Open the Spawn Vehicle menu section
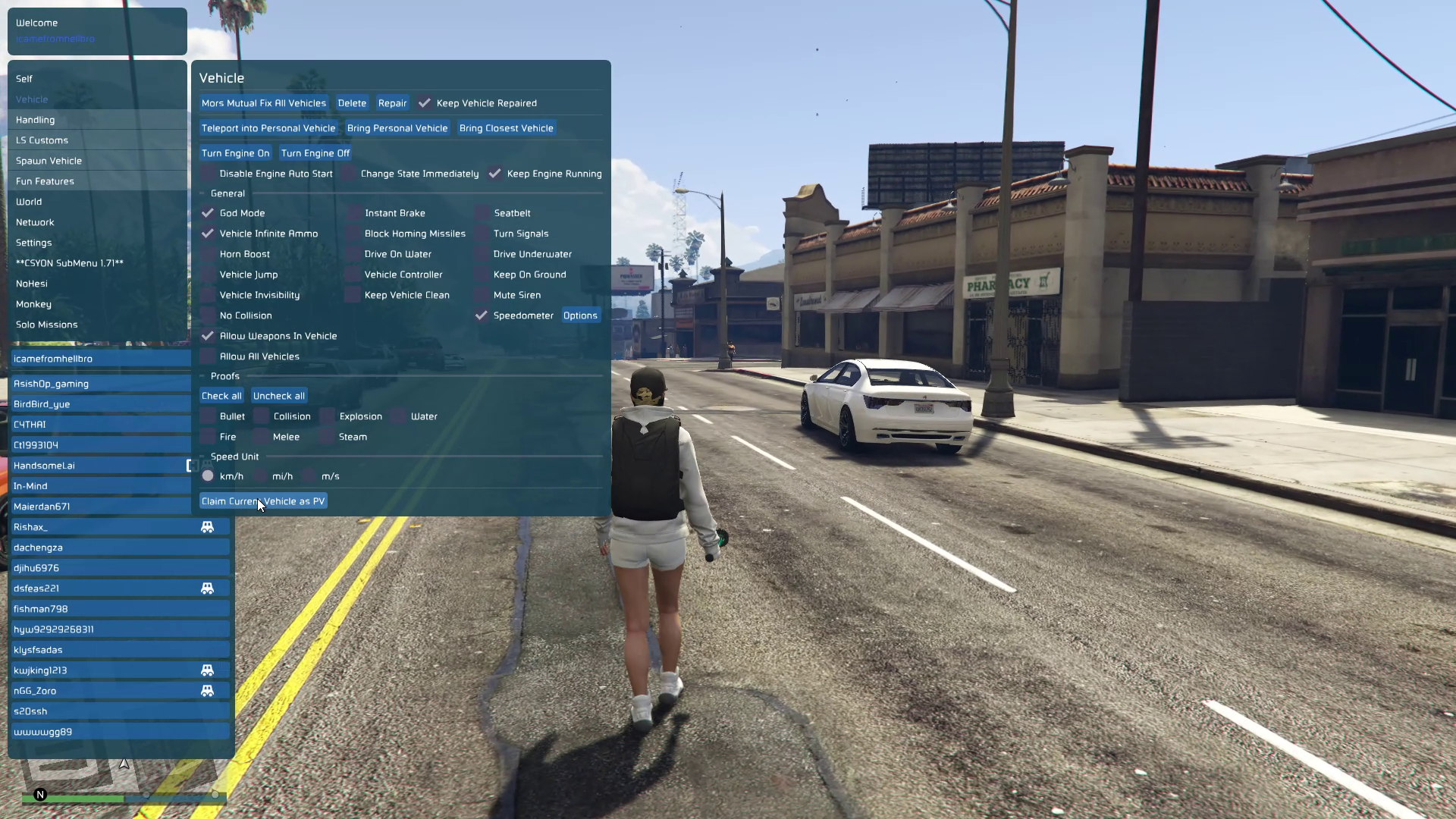 click(x=49, y=161)
